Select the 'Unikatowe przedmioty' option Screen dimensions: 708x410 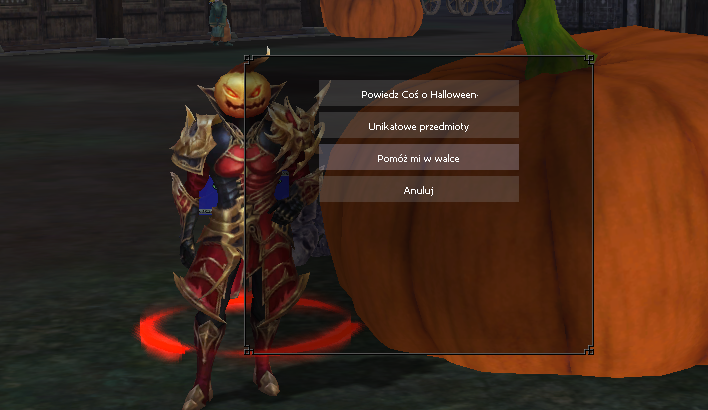pos(419,126)
